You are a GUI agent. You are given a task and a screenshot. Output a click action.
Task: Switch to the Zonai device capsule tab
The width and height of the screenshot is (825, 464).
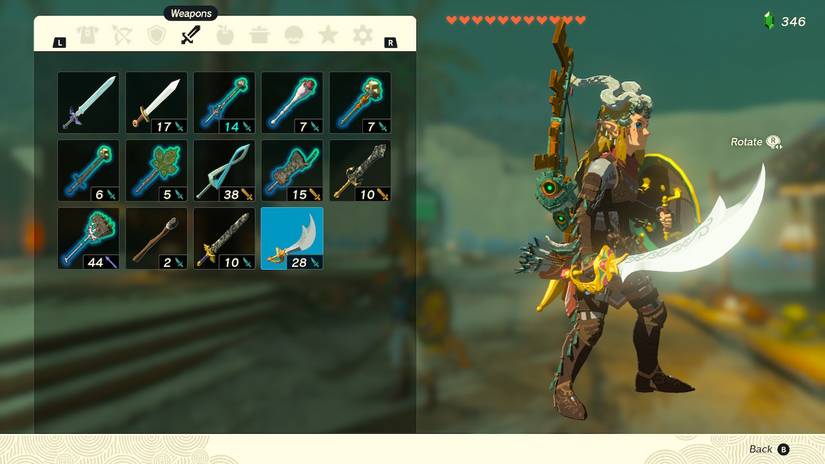294,37
